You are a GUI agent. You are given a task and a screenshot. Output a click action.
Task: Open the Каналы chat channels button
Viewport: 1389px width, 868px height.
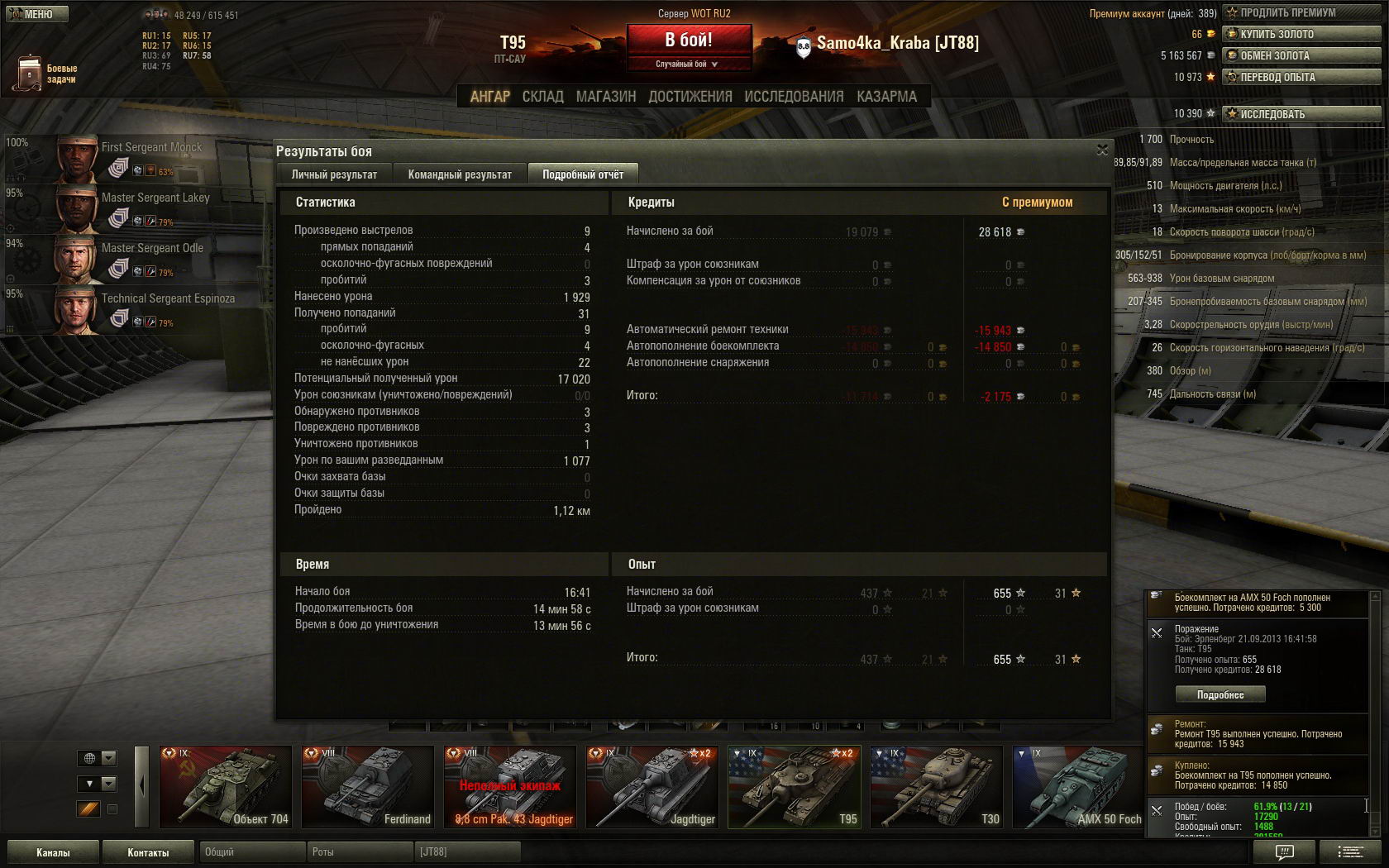click(x=53, y=852)
